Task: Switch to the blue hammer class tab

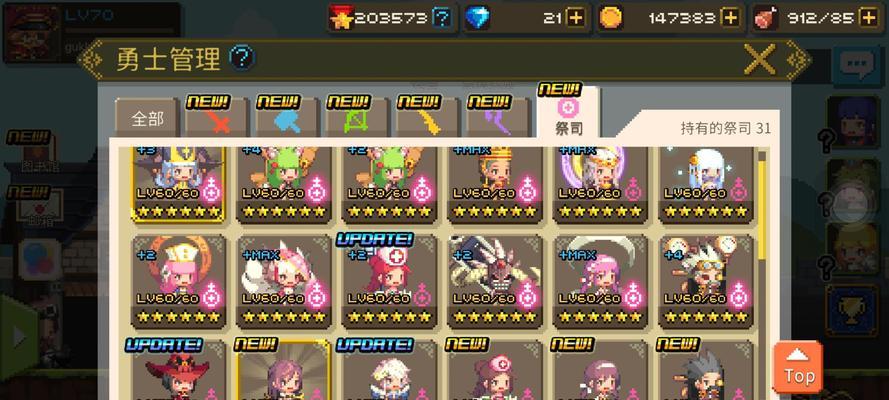Action: 286,120
